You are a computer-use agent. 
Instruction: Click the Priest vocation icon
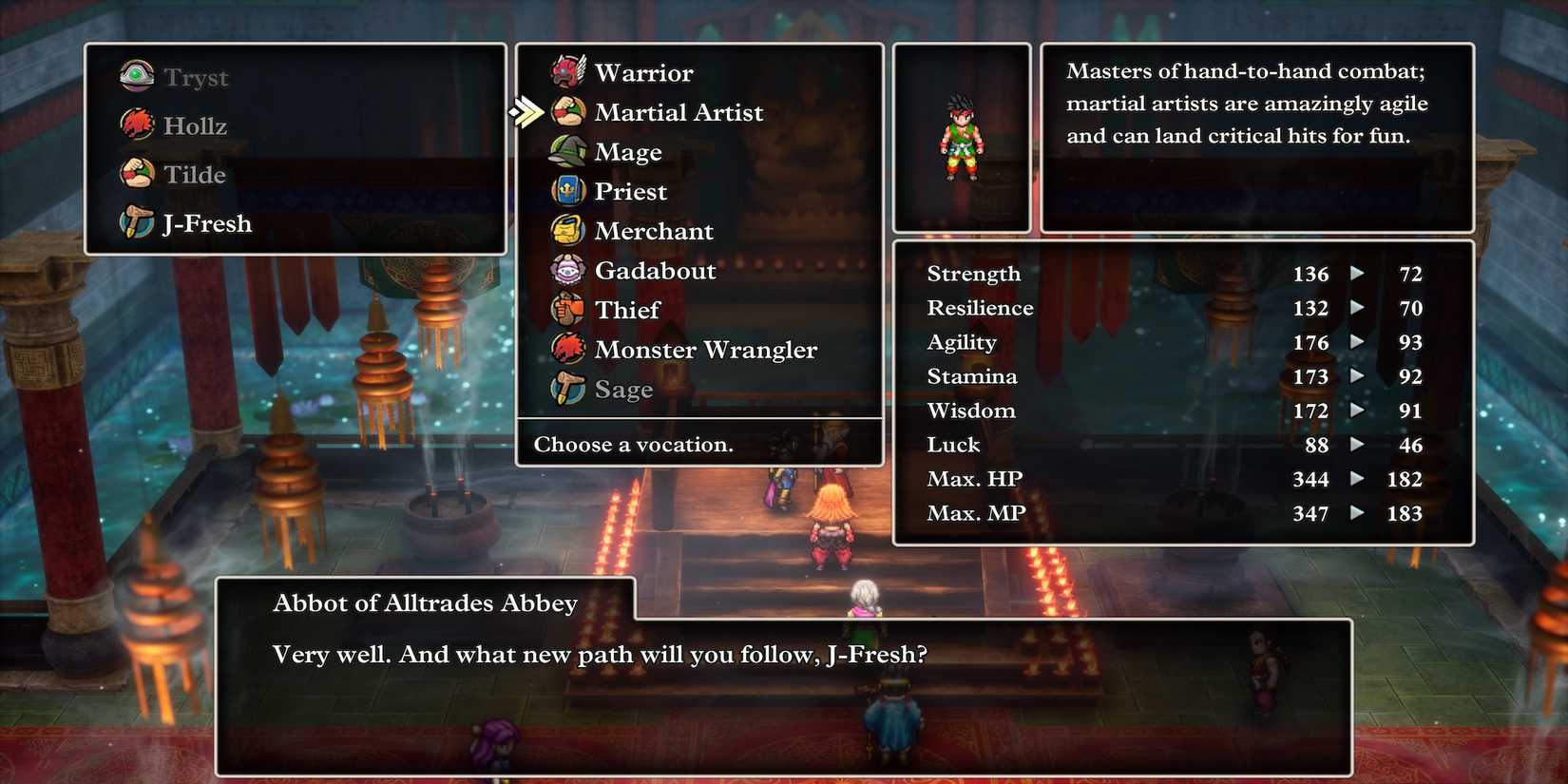(x=567, y=191)
